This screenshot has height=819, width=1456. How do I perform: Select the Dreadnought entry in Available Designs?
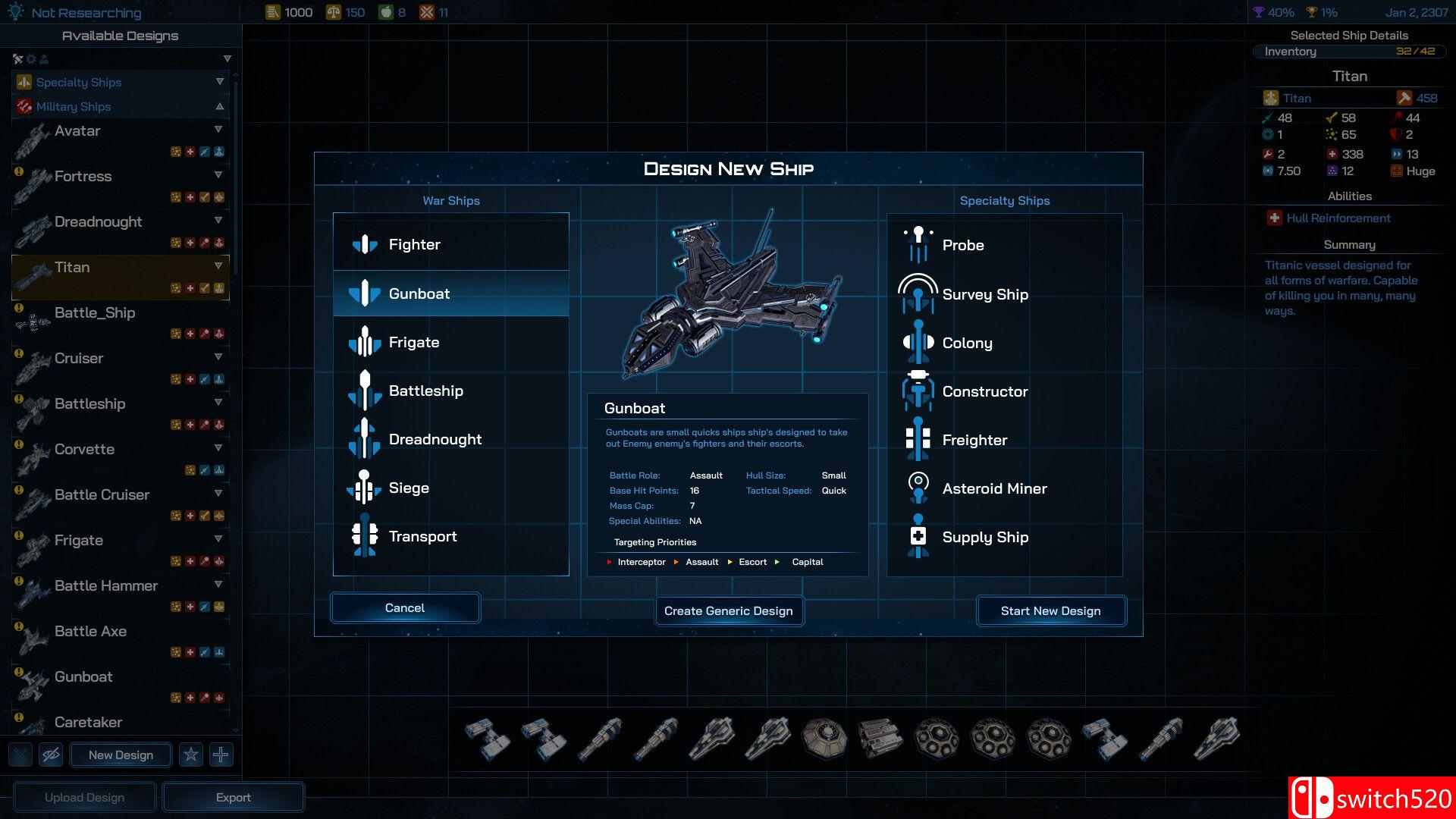[99, 221]
